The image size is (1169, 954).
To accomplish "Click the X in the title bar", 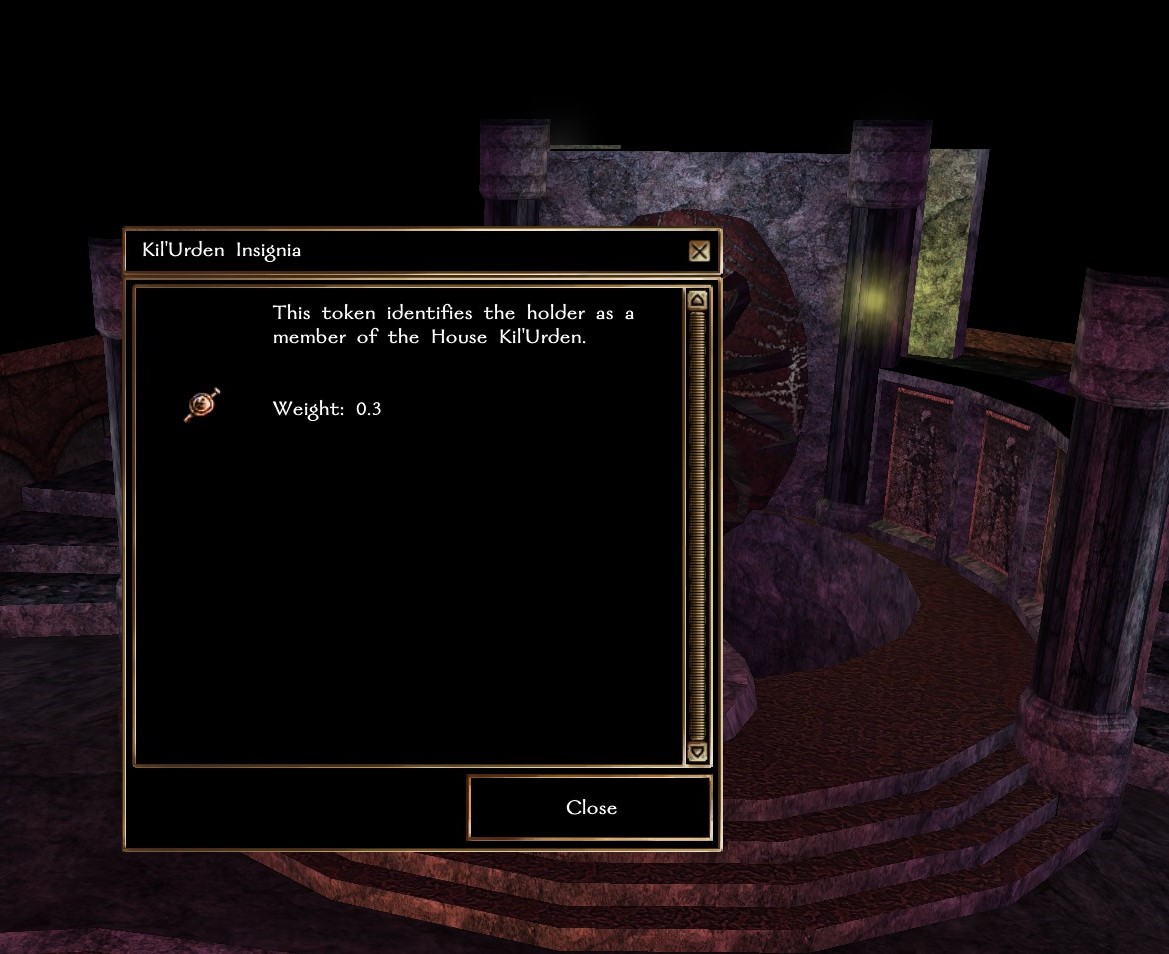I will pyautogui.click(x=699, y=251).
